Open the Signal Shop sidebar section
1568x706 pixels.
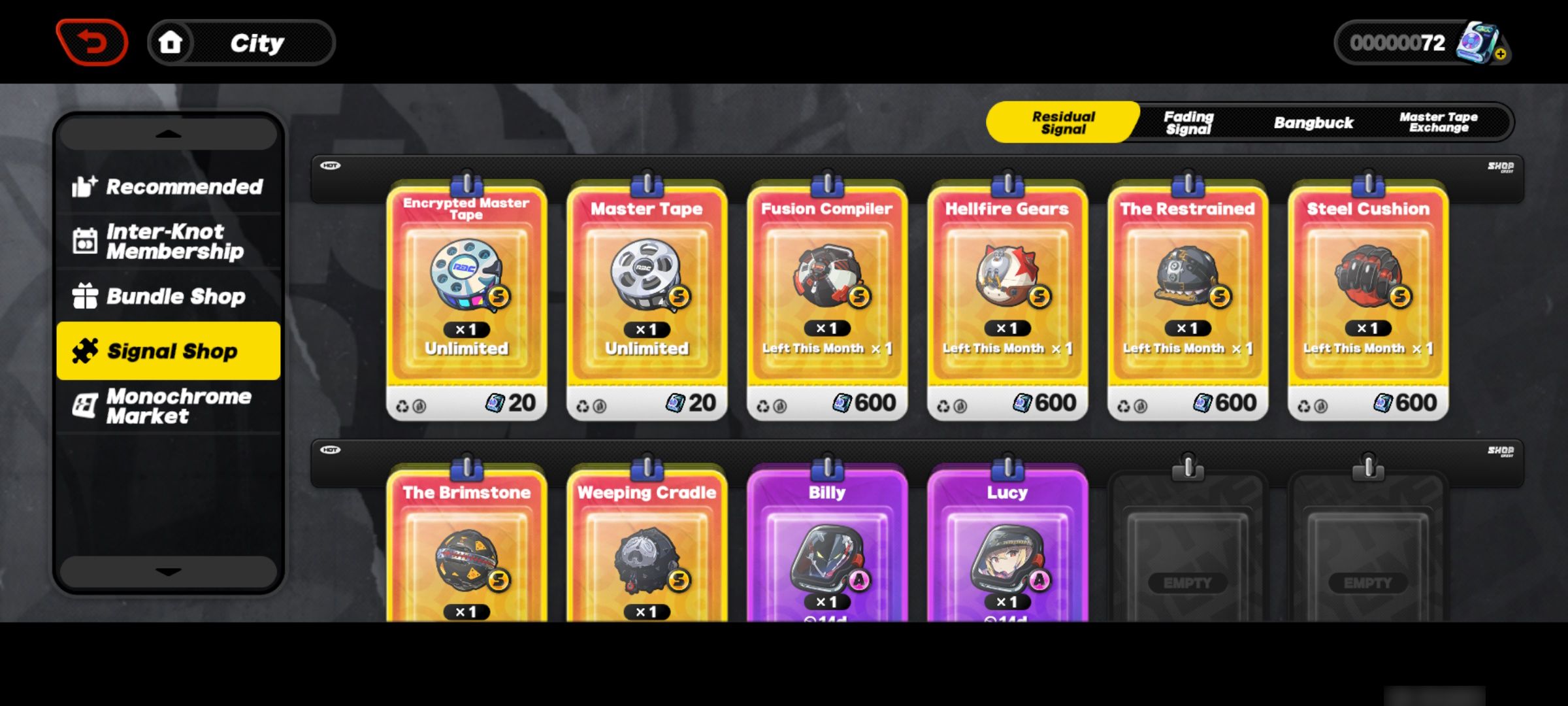pos(168,350)
